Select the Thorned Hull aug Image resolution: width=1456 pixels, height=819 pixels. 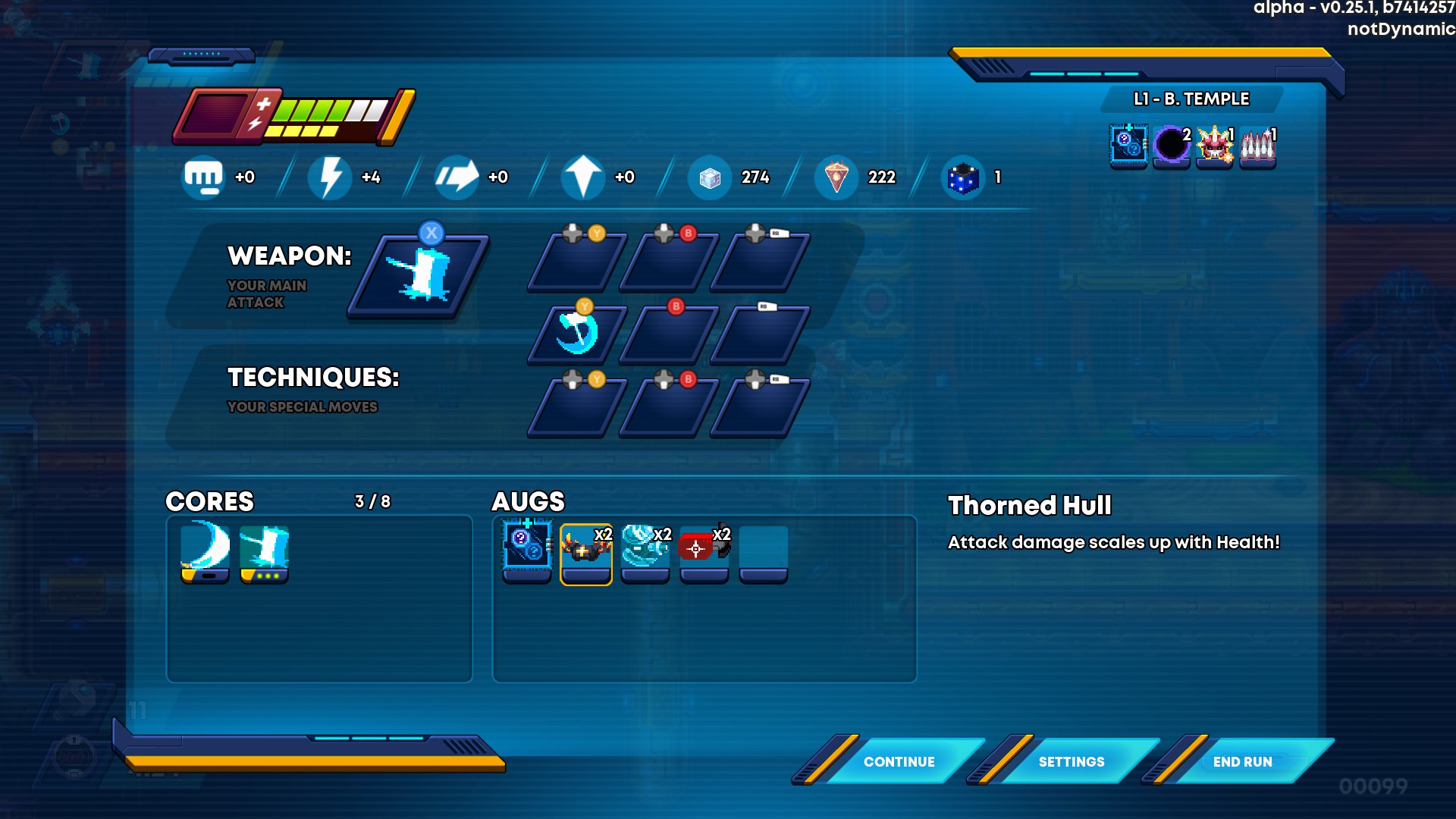pyautogui.click(x=585, y=551)
